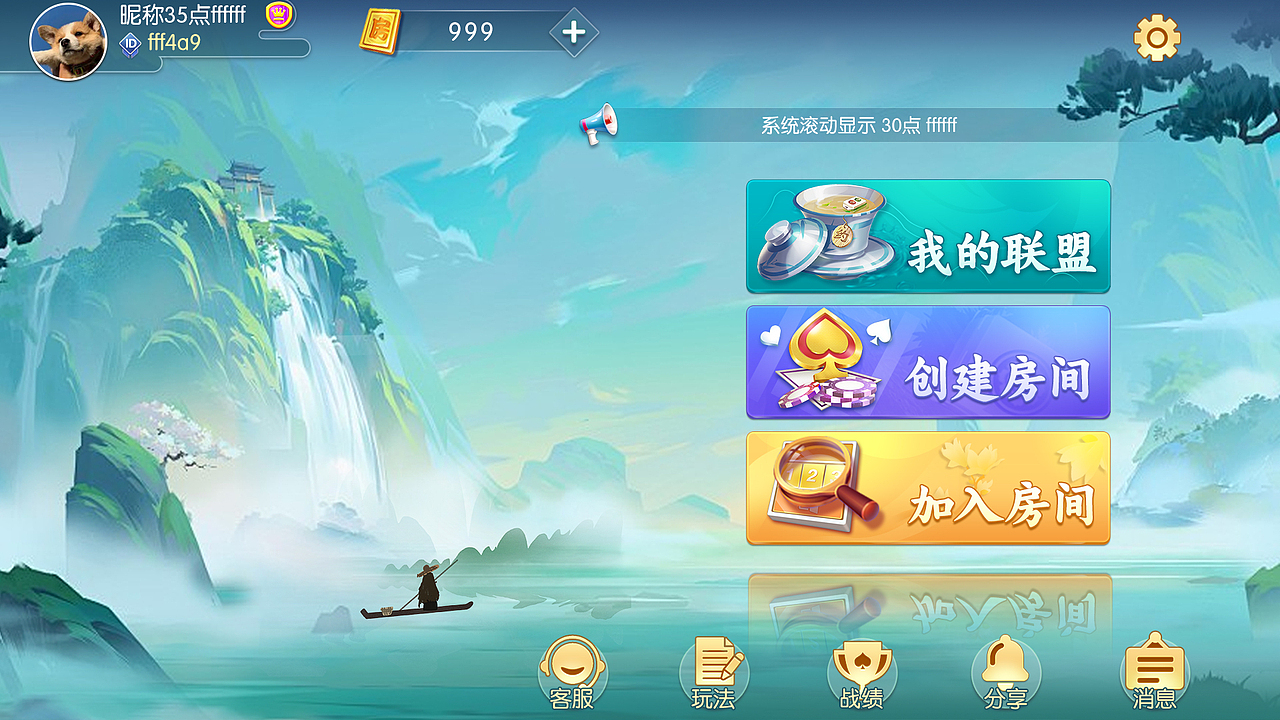Screen dimensions: 1280x720
Task: Open 创建房间 to create a room
Action: click(x=928, y=363)
